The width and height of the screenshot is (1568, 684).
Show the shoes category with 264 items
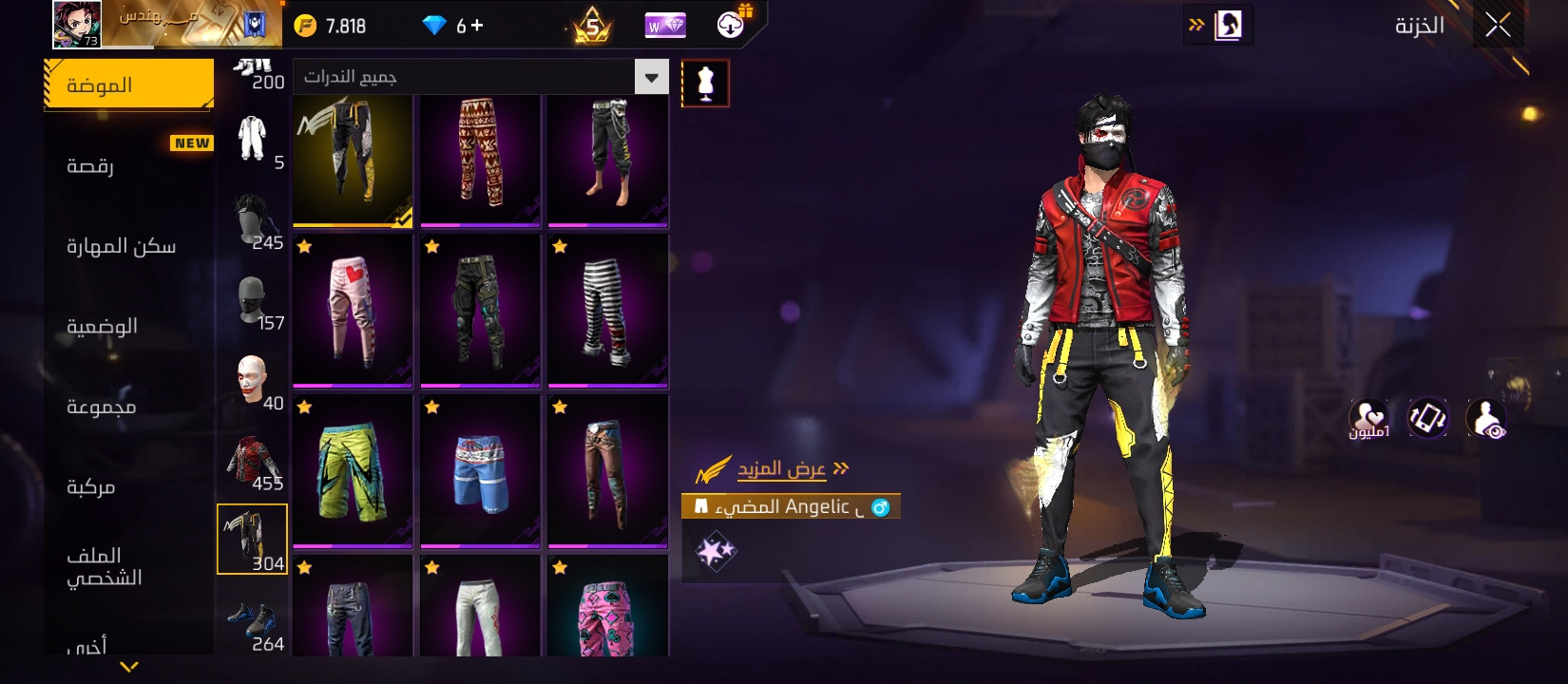252,623
